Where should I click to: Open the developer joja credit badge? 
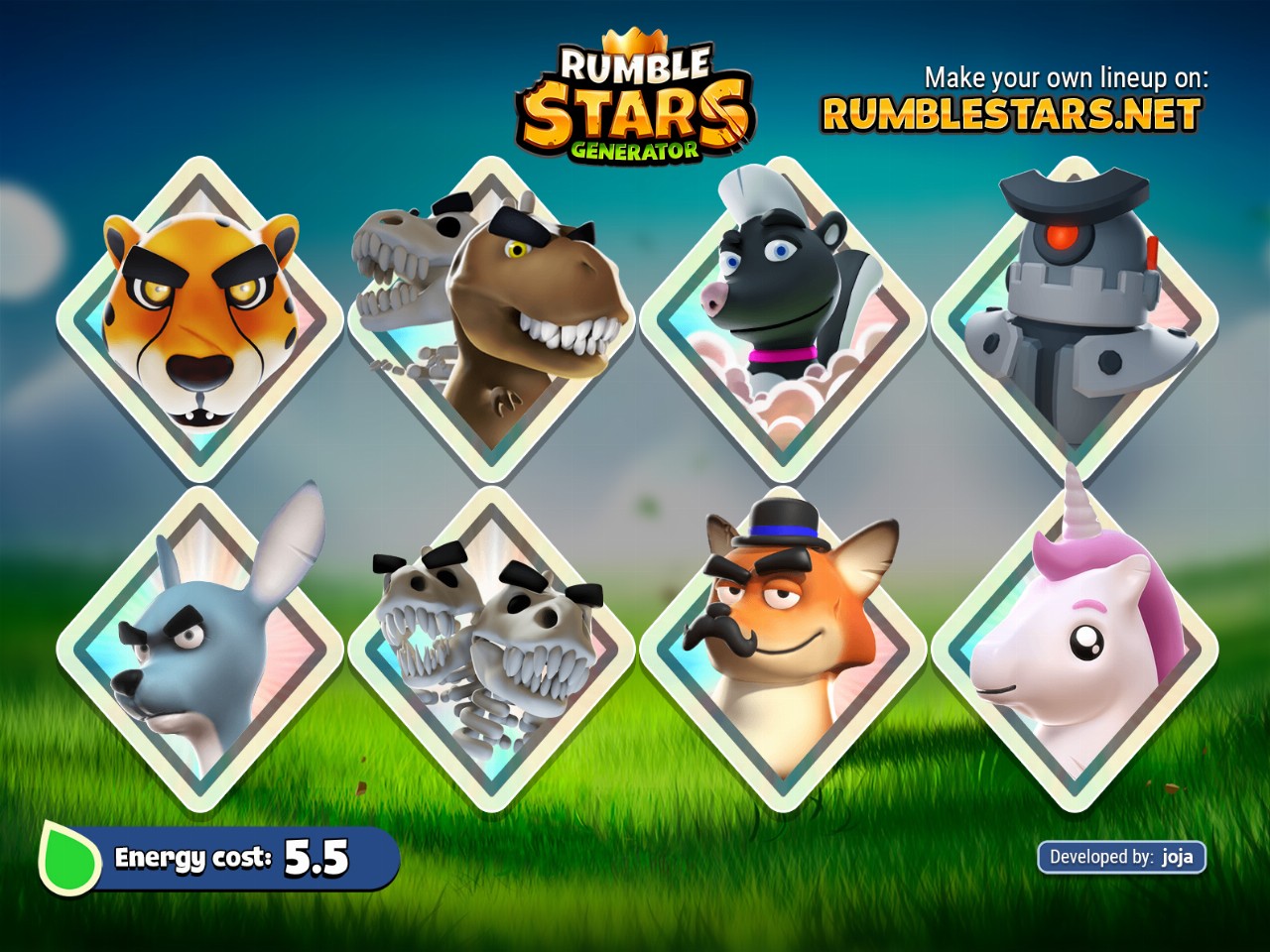coord(1121,857)
